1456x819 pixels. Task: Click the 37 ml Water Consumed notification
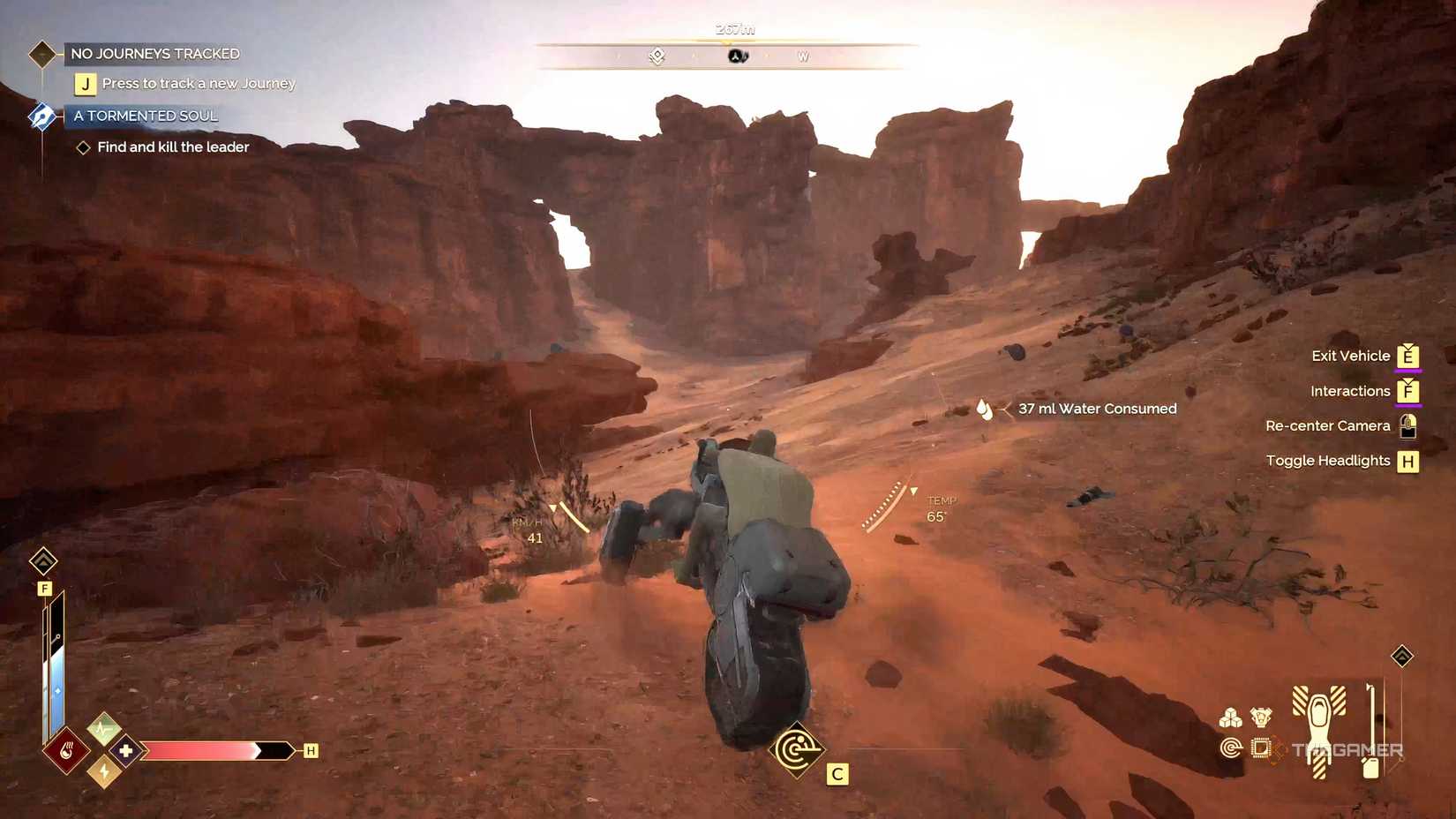(x=1097, y=409)
